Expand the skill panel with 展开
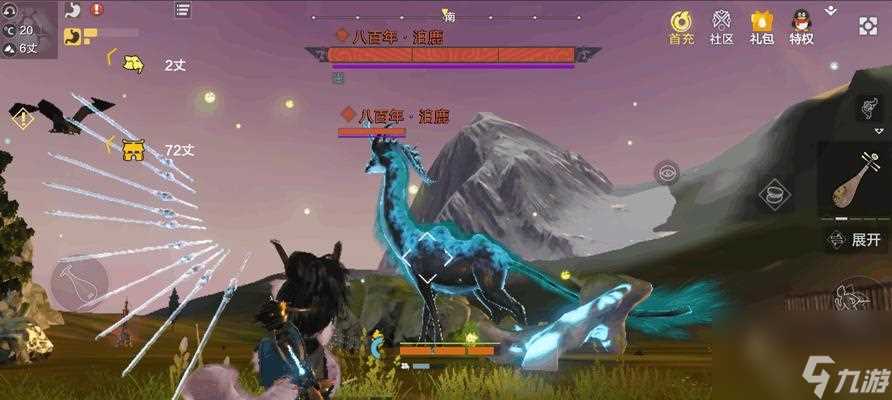This screenshot has width=892, height=400. [858, 240]
